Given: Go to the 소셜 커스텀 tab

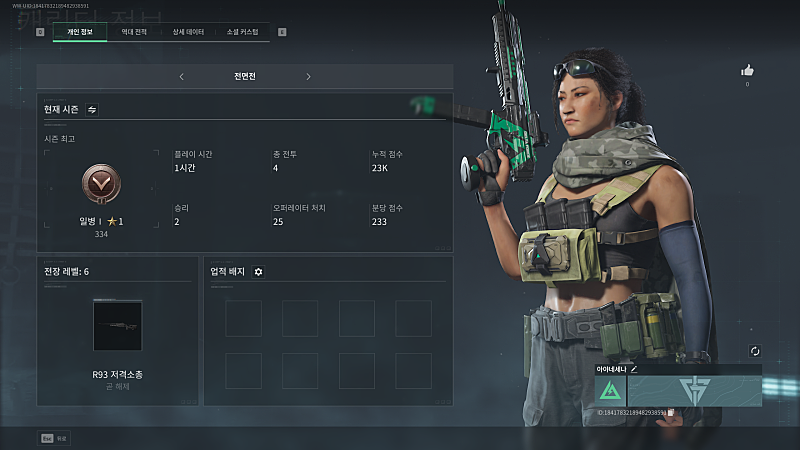Looking at the screenshot, I should (x=242, y=32).
